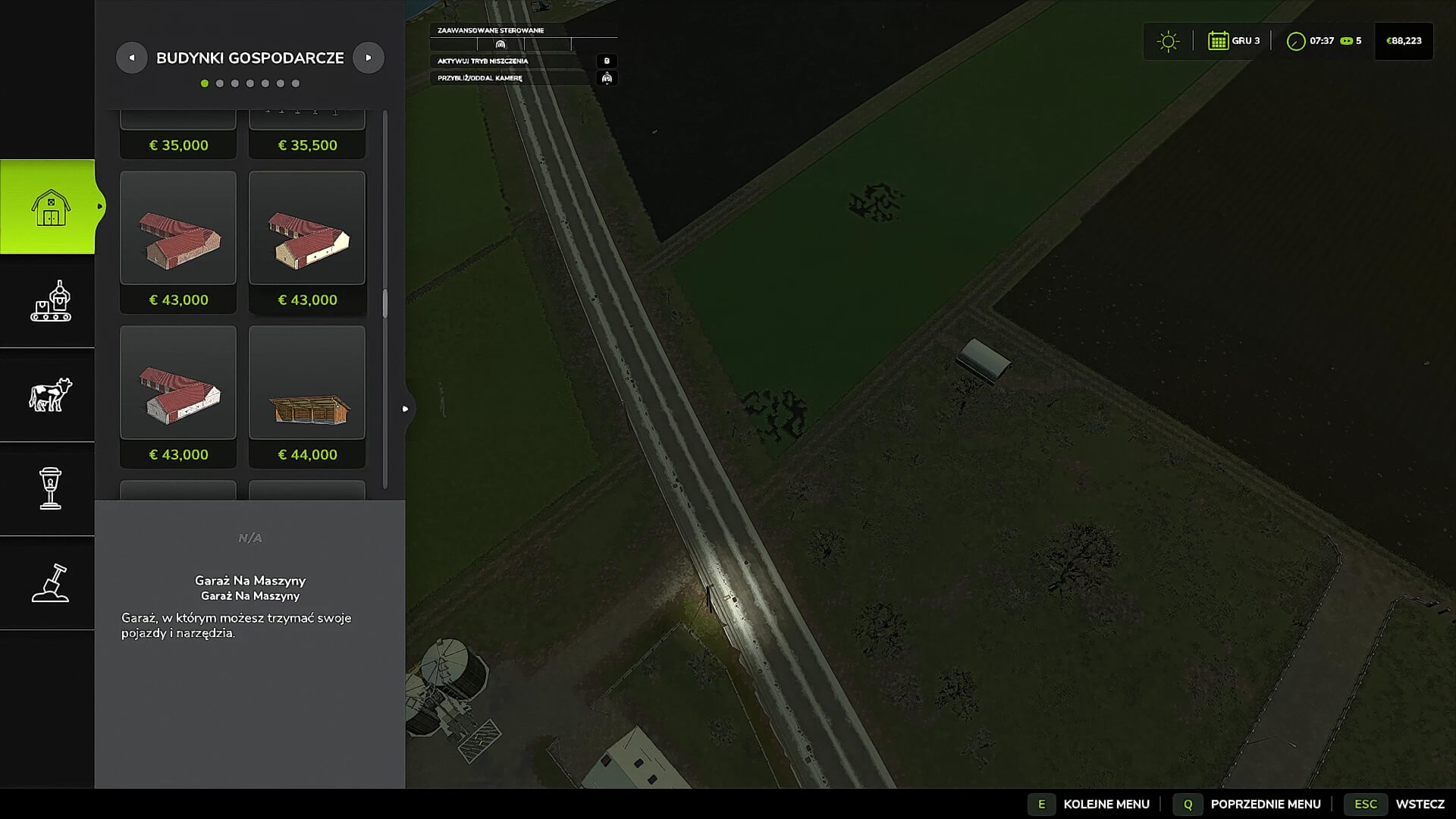
Task: Select the second page dot indicator
Action: click(x=220, y=83)
